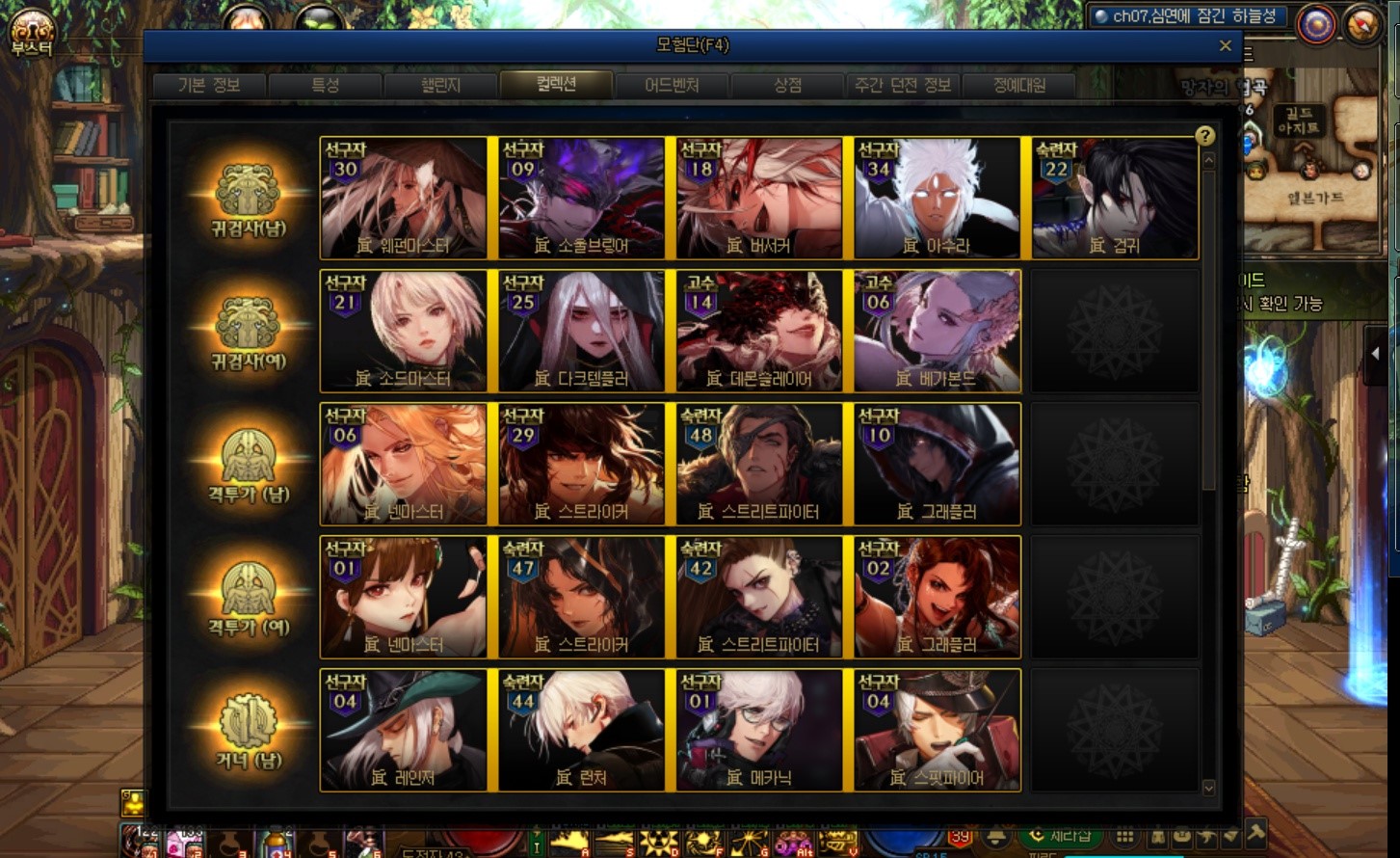Open the 특성 tab

[325, 85]
